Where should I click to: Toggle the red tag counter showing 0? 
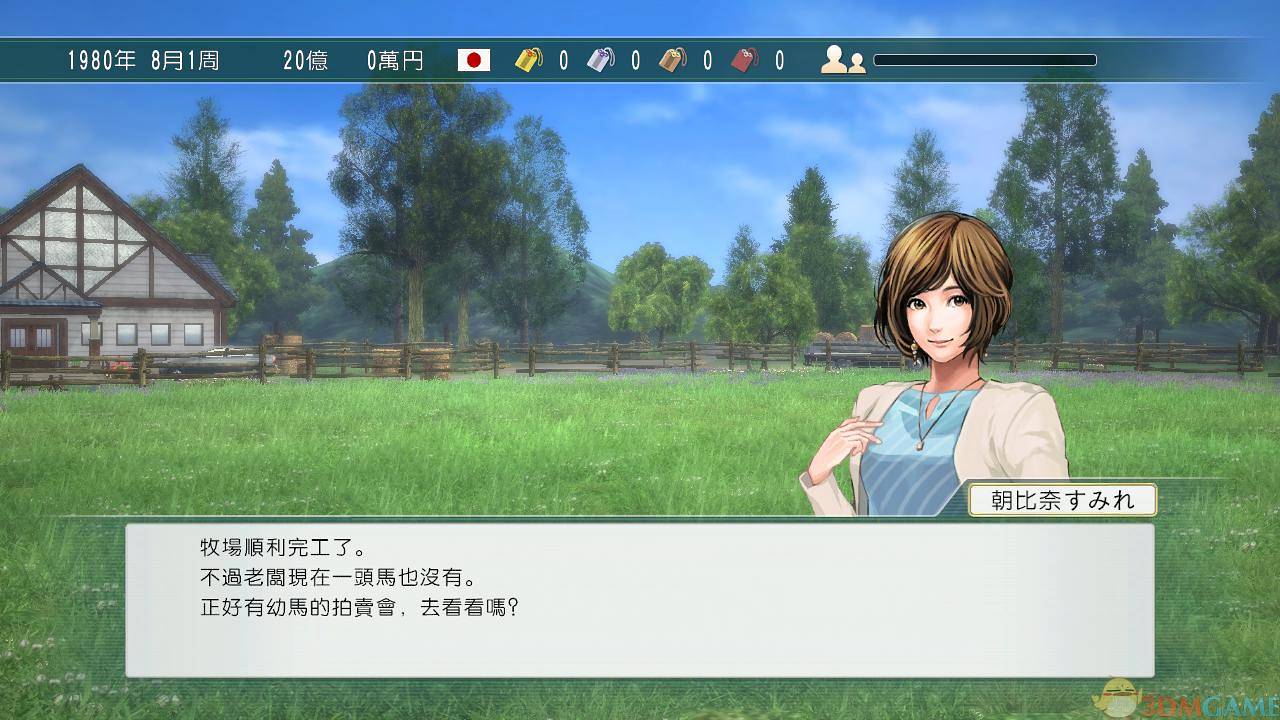click(779, 61)
